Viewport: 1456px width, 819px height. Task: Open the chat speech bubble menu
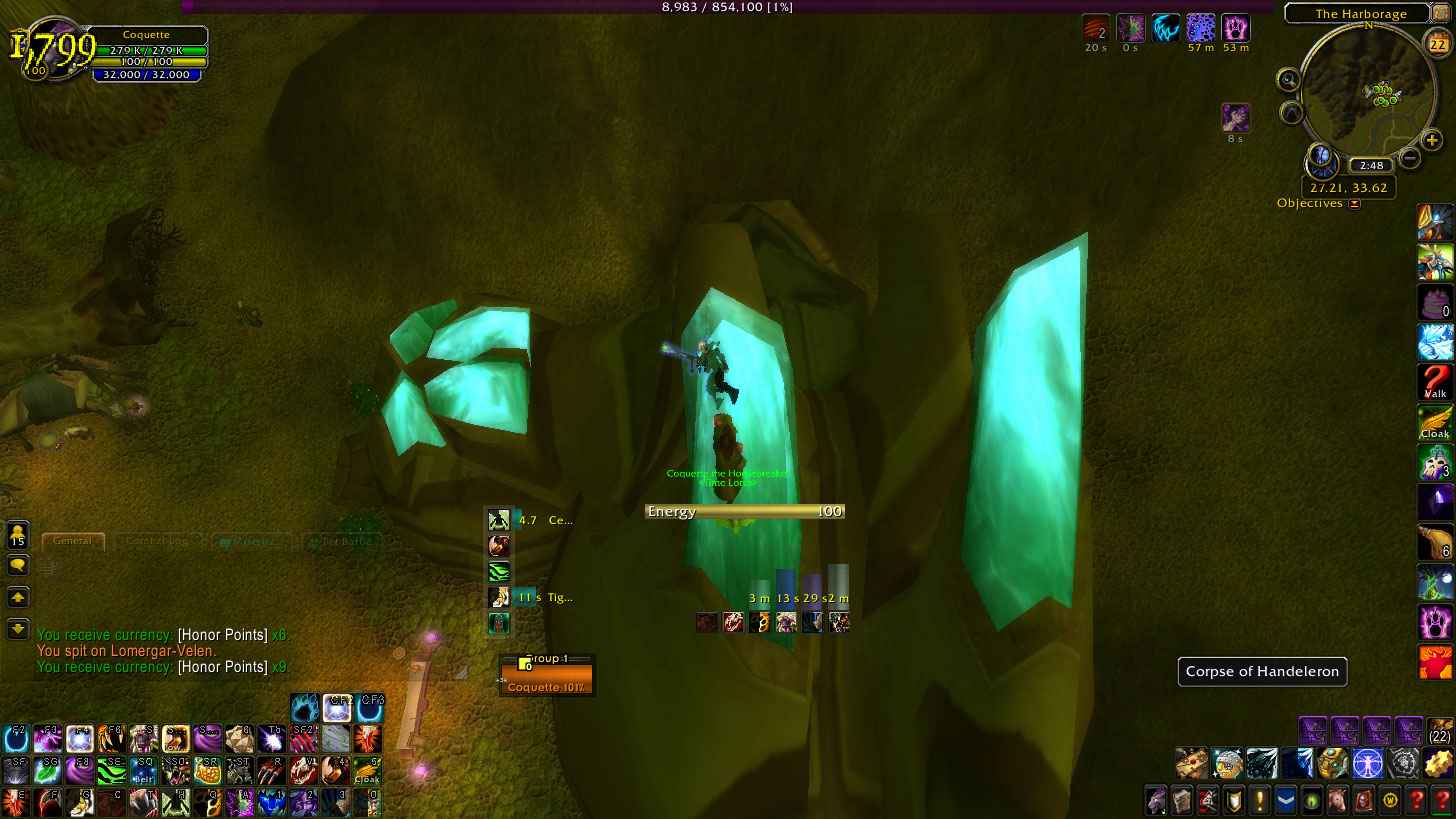tap(18, 565)
